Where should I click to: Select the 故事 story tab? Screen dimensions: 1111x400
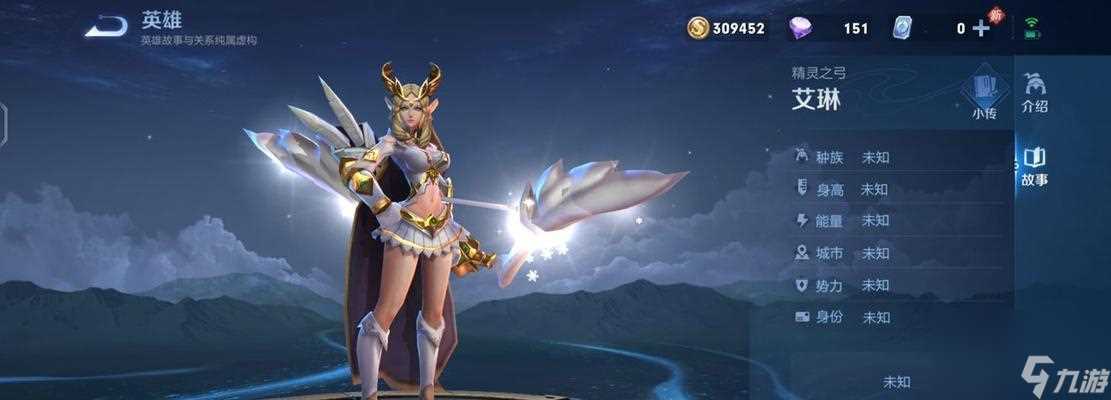pyautogui.click(x=1035, y=166)
